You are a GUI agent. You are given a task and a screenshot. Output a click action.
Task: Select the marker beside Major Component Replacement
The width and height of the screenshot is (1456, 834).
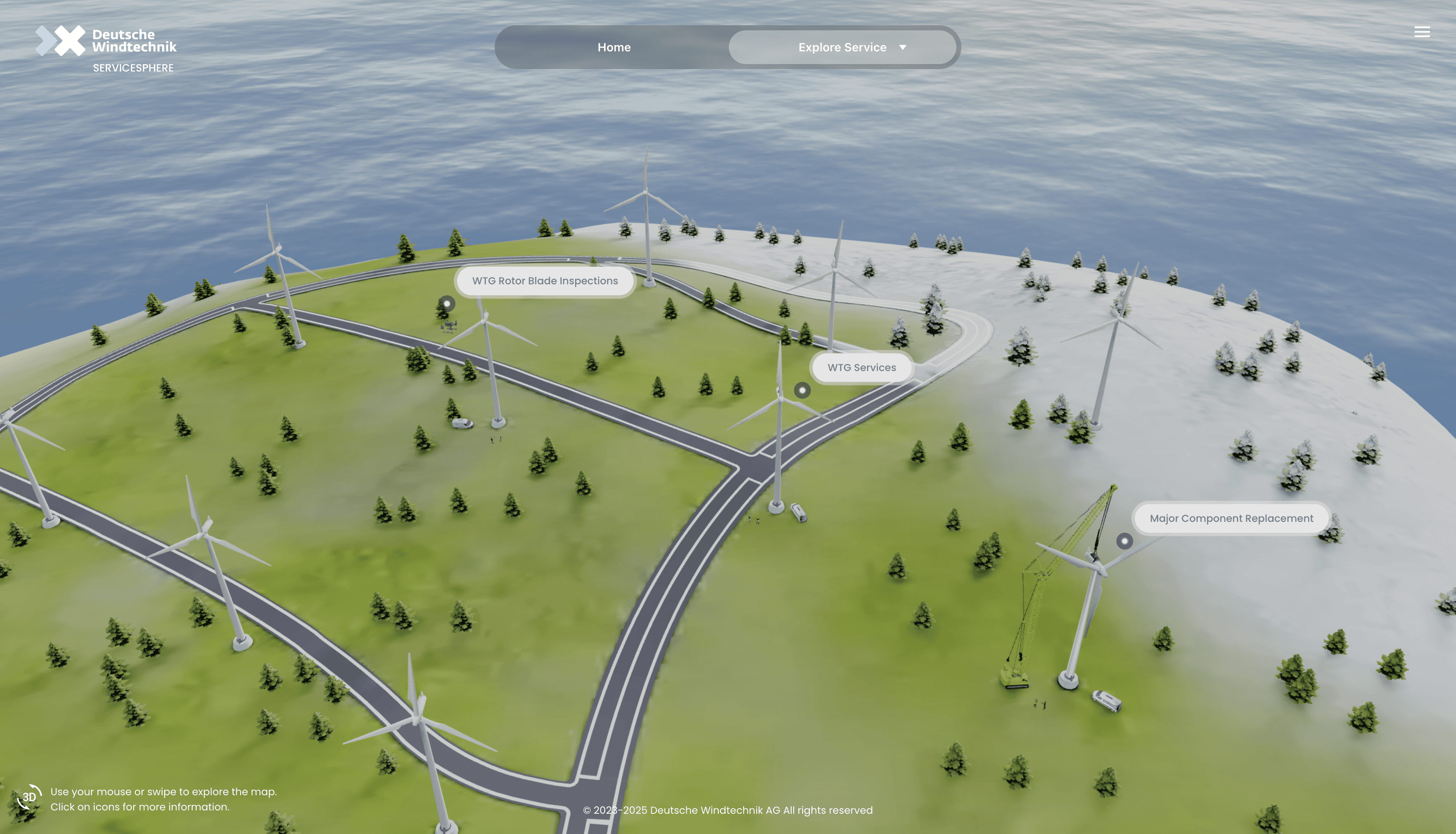(1124, 541)
